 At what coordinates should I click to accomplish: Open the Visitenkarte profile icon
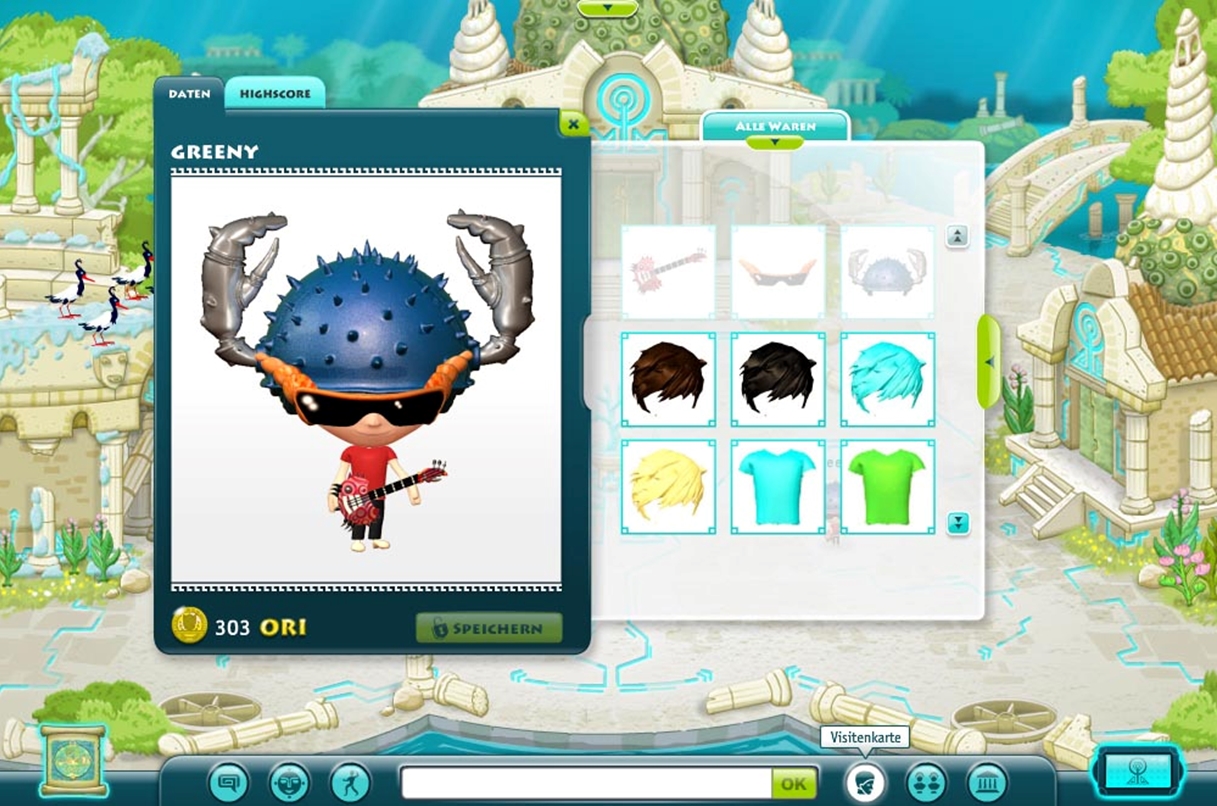865,781
